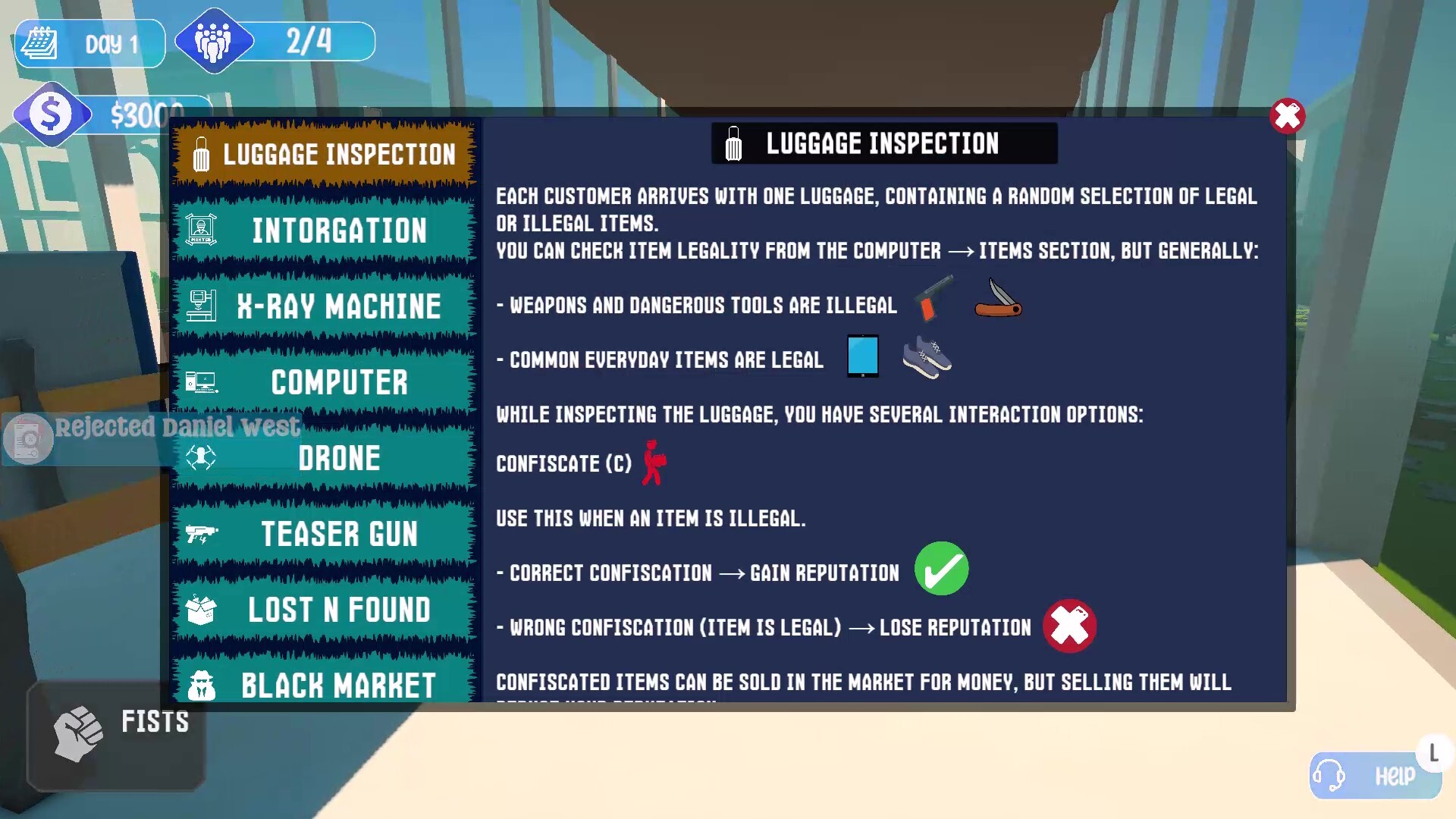Click the dollar coin icon near $3000
The width and height of the screenshot is (1456, 819).
tap(50, 114)
